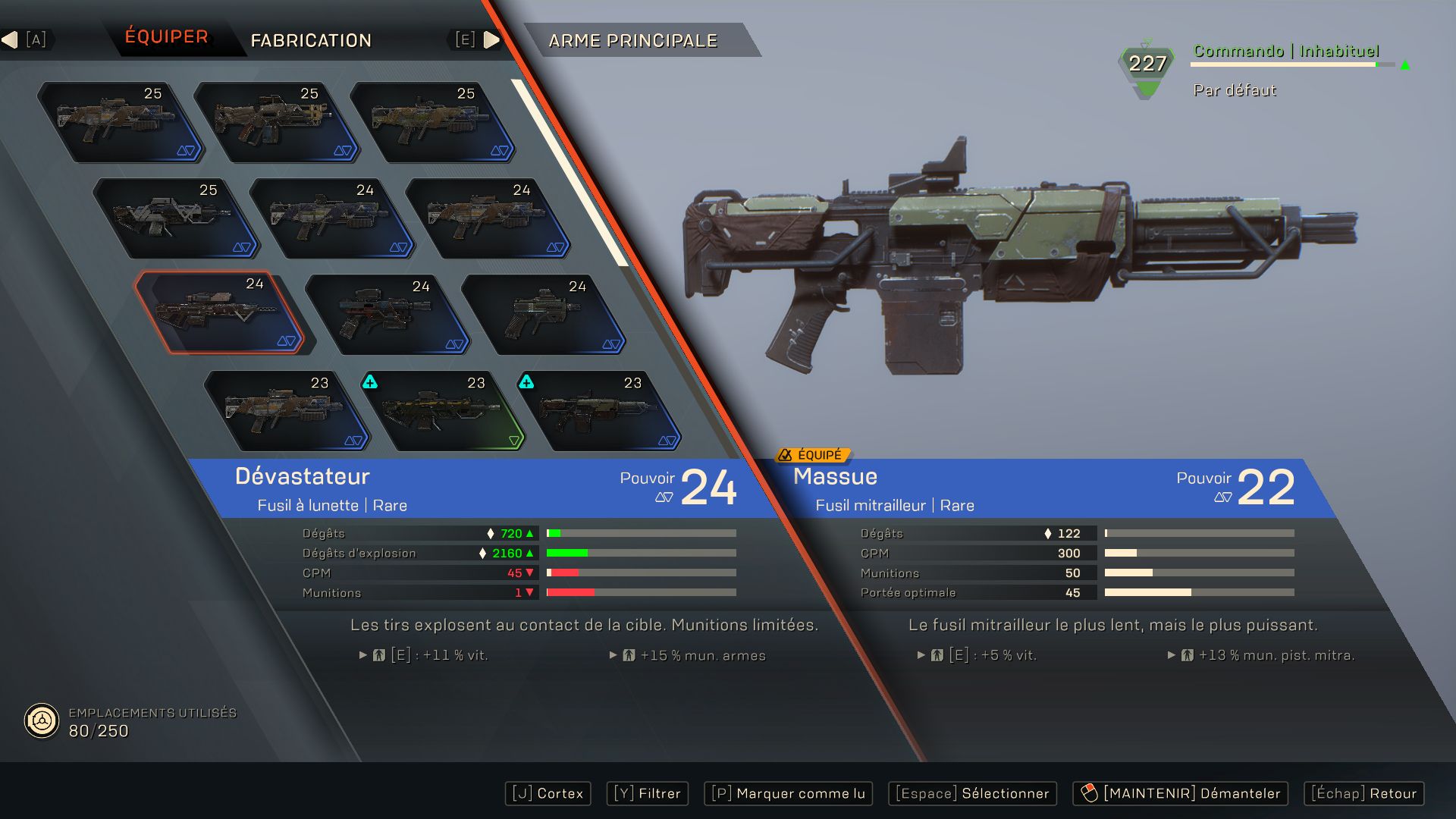The width and height of the screenshot is (1456, 819).
Task: Select the blue power 23 weapon marked new
Action: [x=599, y=411]
